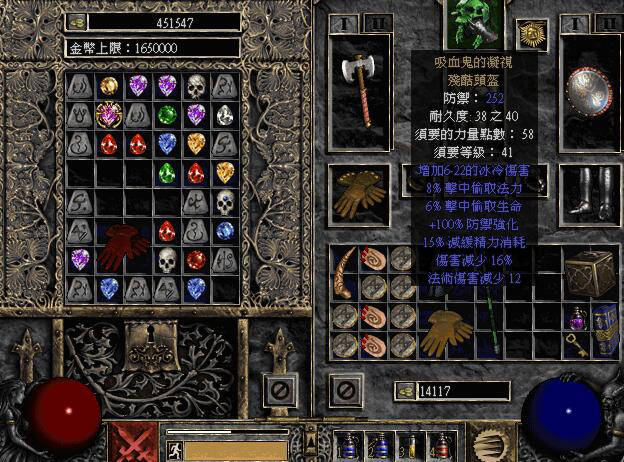Viewport: 624px width, 462px height.
Task: Click the stash gold withdraw button
Action: (79, 21)
